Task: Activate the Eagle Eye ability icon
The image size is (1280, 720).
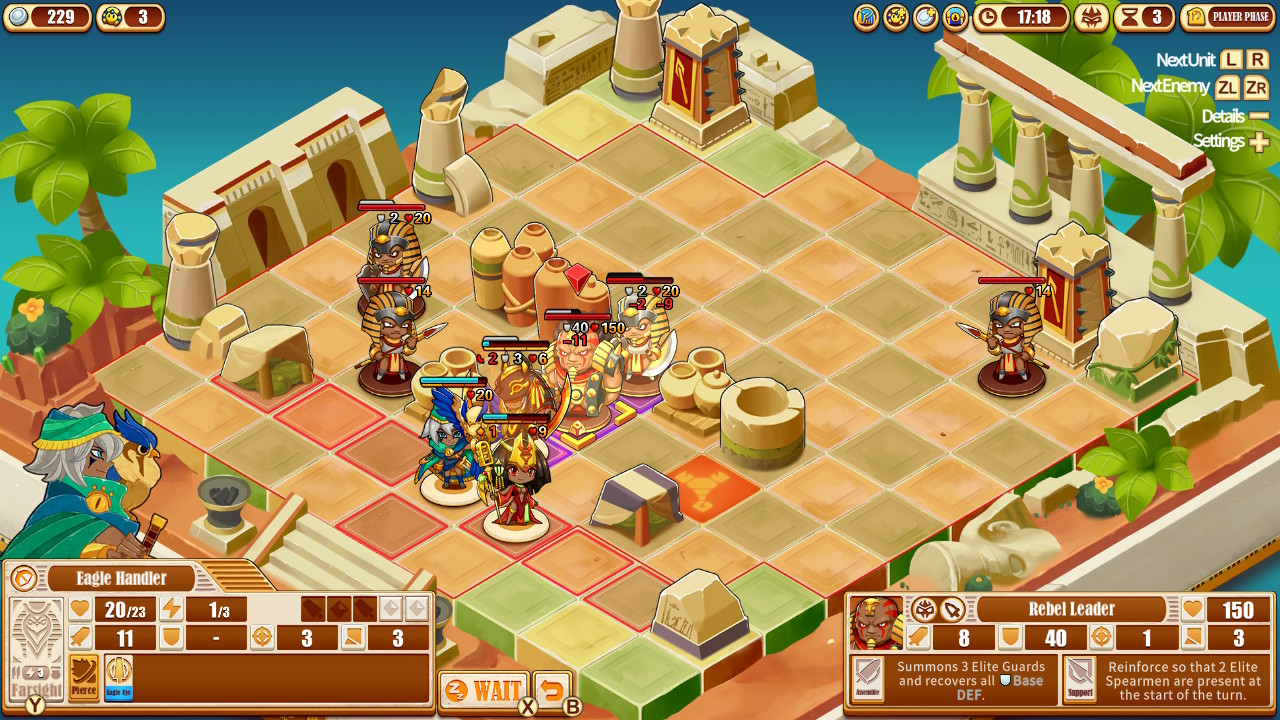Action: coord(120,674)
